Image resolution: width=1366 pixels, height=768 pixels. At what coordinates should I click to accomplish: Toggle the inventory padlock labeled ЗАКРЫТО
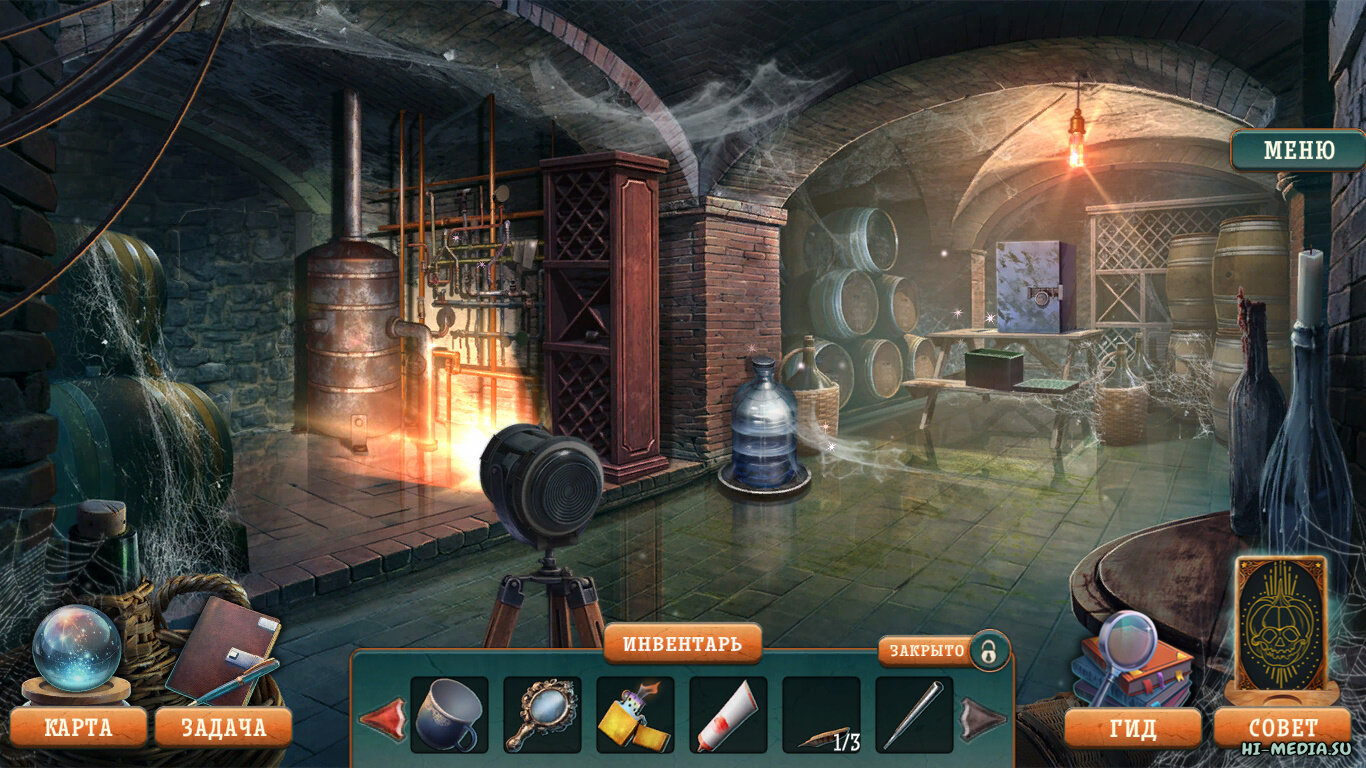click(988, 651)
